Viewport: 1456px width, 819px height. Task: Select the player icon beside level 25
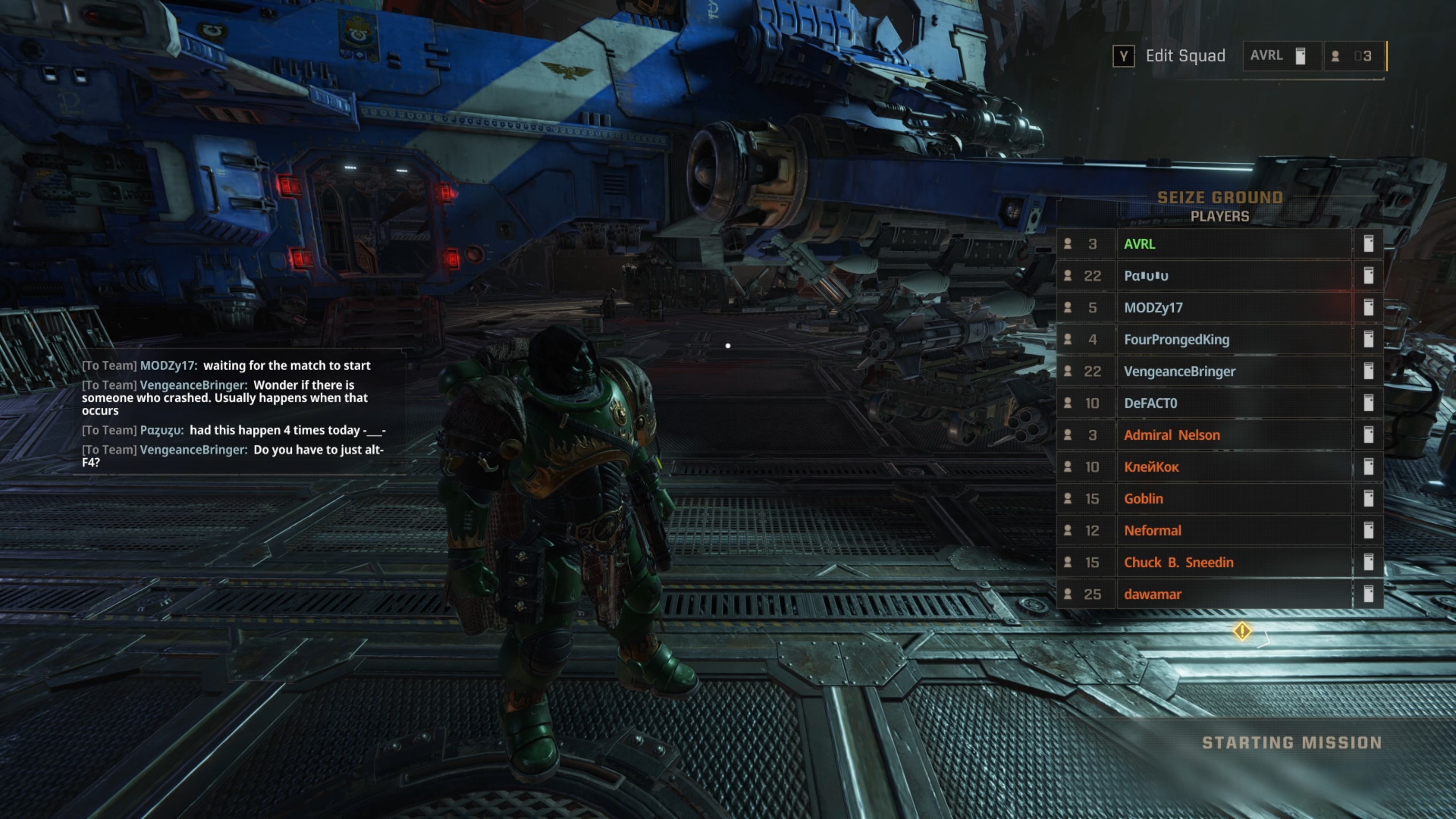(x=1068, y=594)
